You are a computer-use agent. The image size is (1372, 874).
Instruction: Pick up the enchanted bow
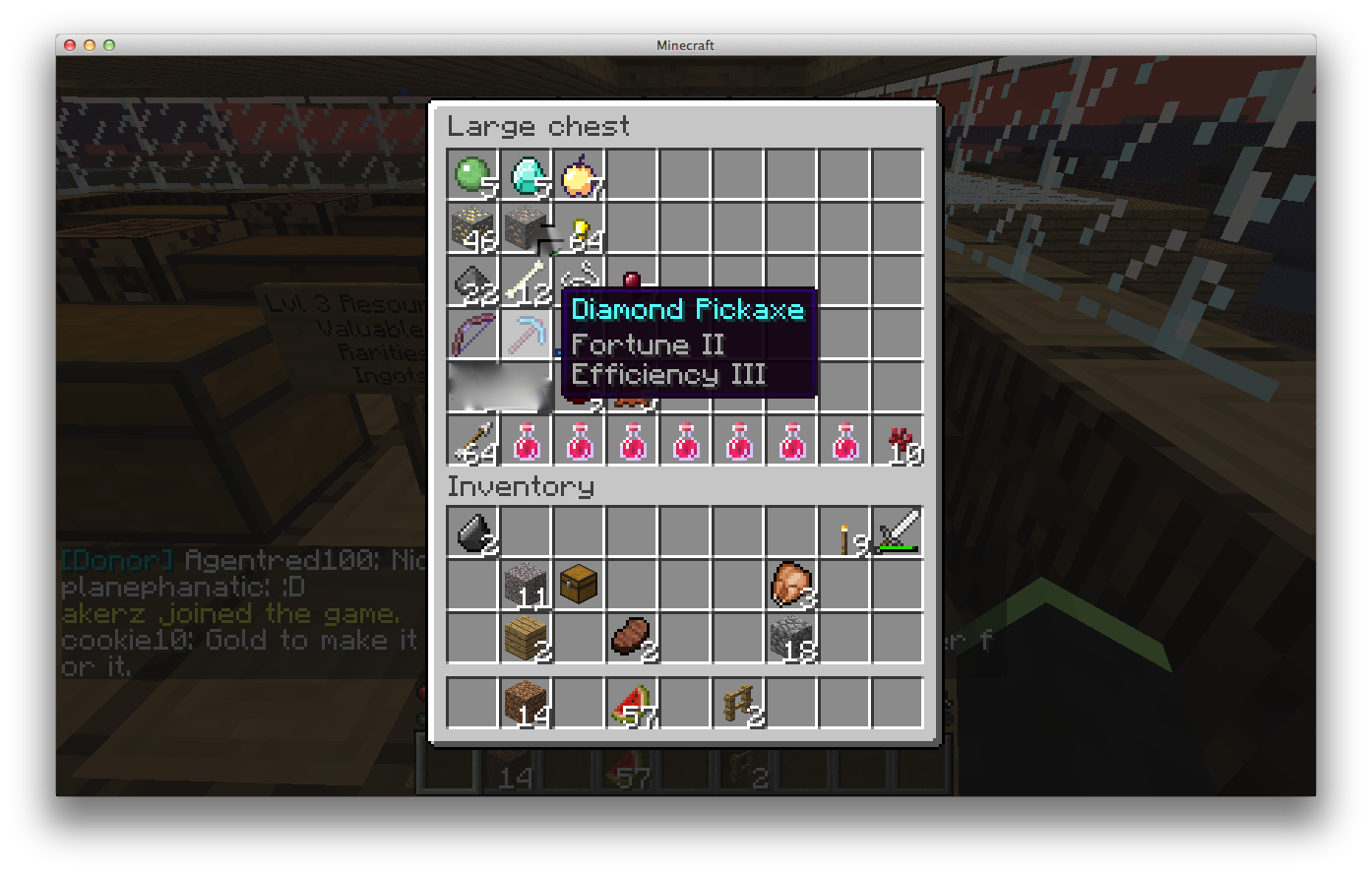tap(472, 335)
